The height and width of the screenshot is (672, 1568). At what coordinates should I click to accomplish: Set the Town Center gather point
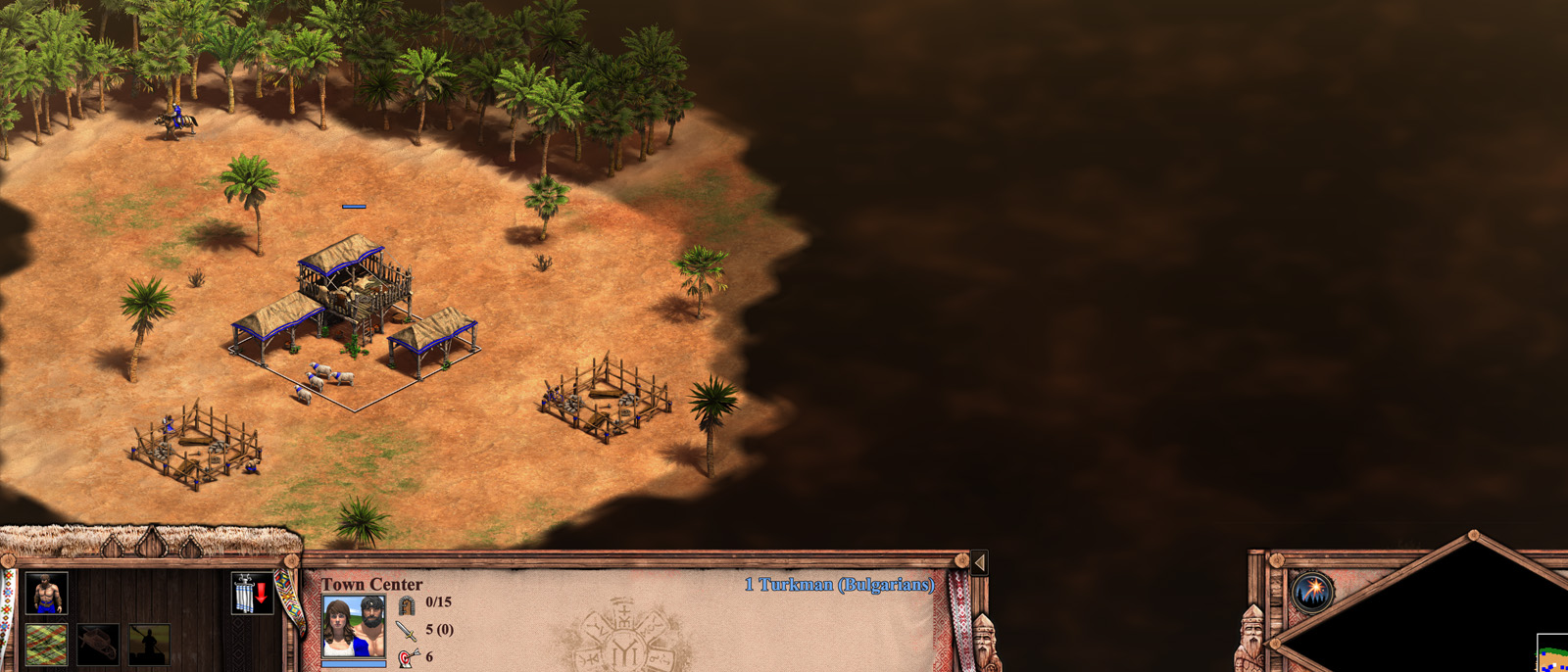251,594
